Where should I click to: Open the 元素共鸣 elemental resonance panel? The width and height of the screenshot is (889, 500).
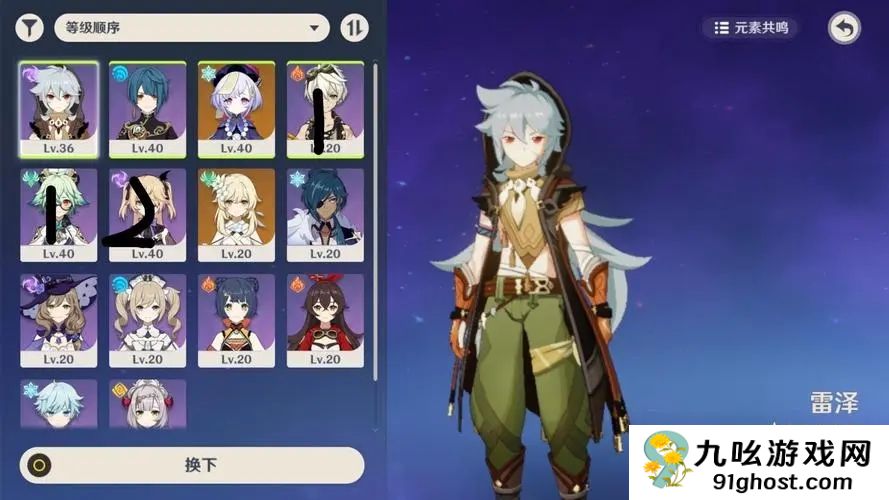coord(751,28)
